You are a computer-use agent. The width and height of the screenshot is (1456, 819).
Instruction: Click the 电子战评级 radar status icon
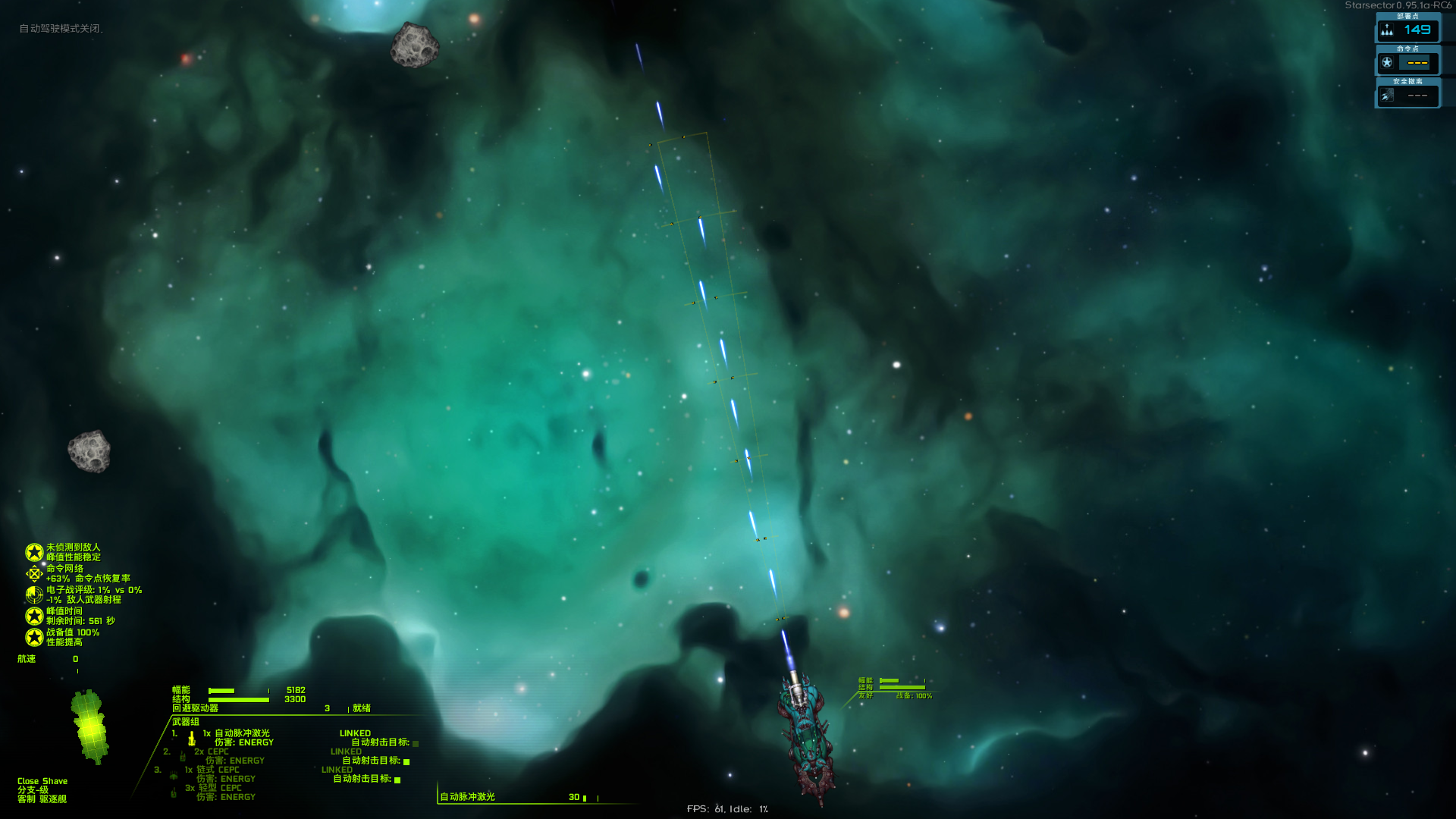(34, 595)
